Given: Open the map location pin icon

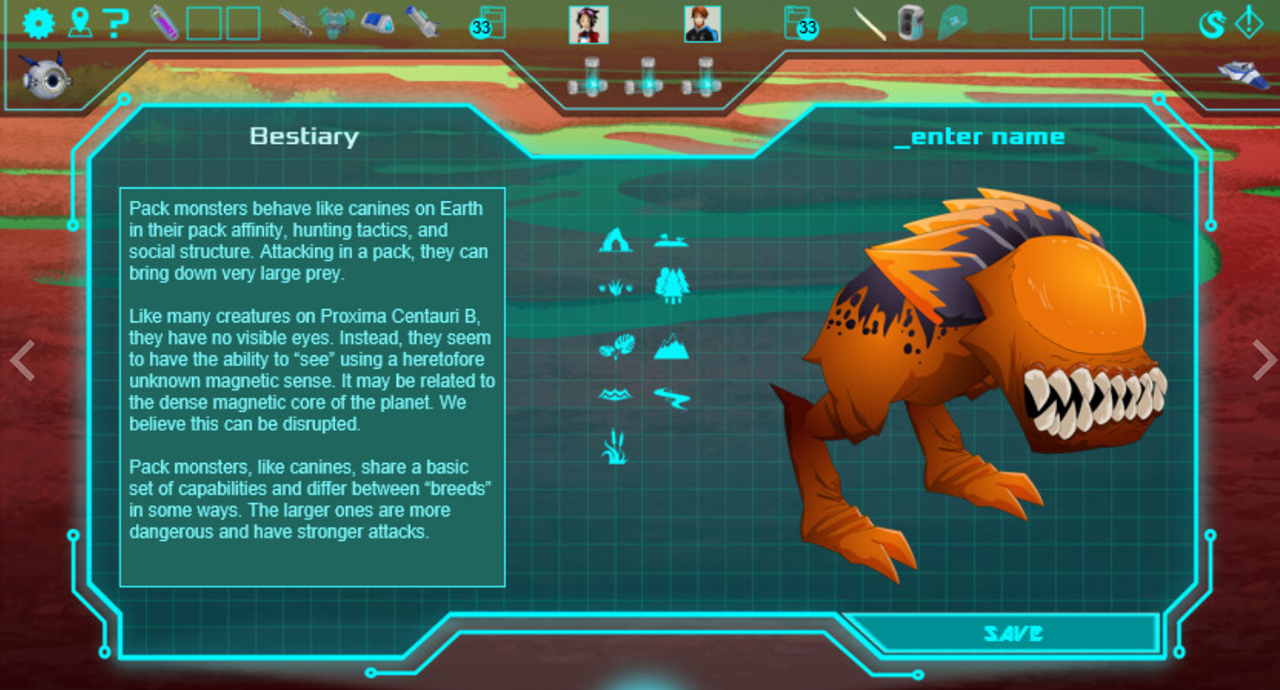Looking at the screenshot, I should (x=79, y=22).
